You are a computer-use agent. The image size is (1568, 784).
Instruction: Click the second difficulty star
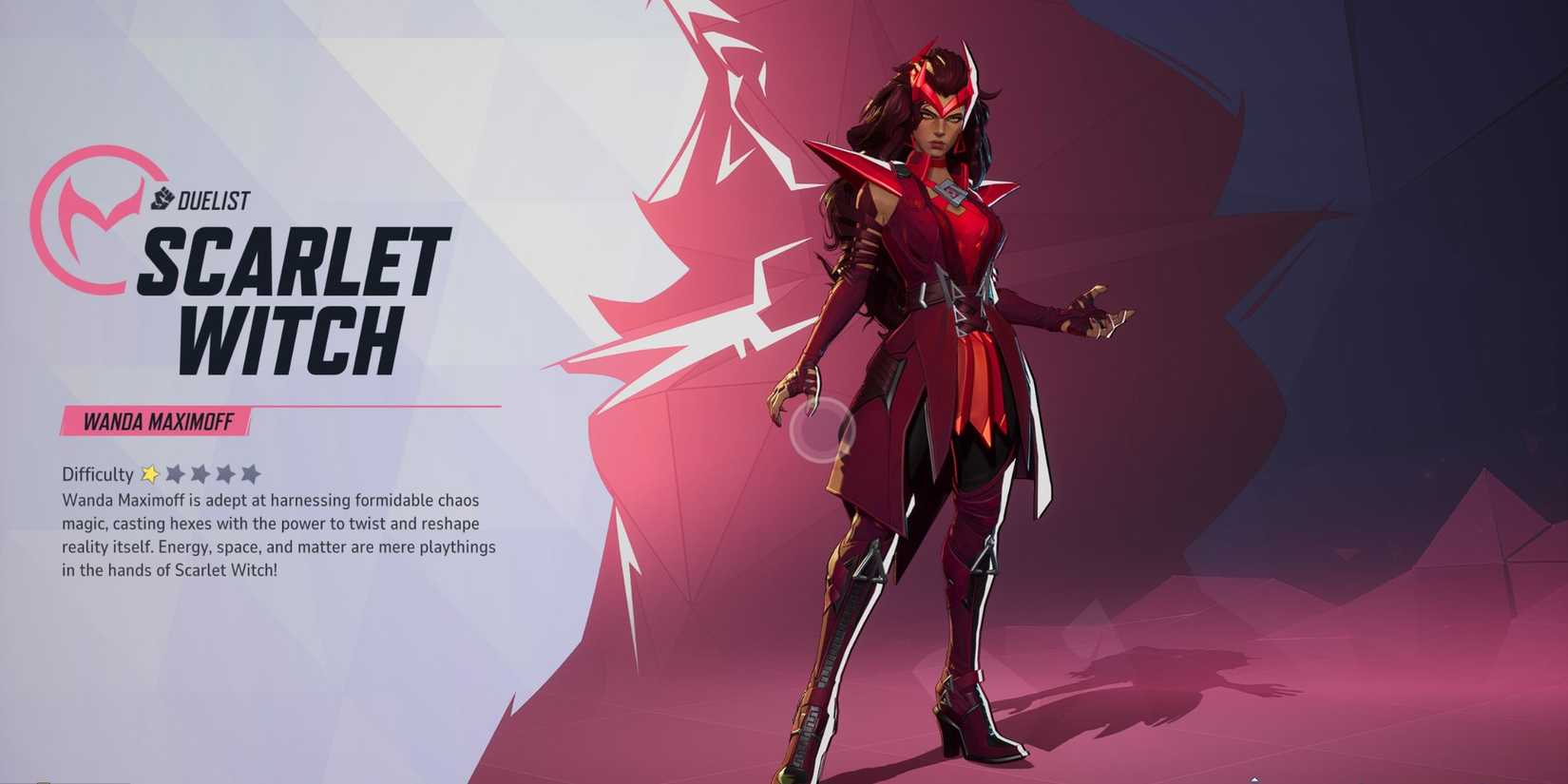coord(176,473)
